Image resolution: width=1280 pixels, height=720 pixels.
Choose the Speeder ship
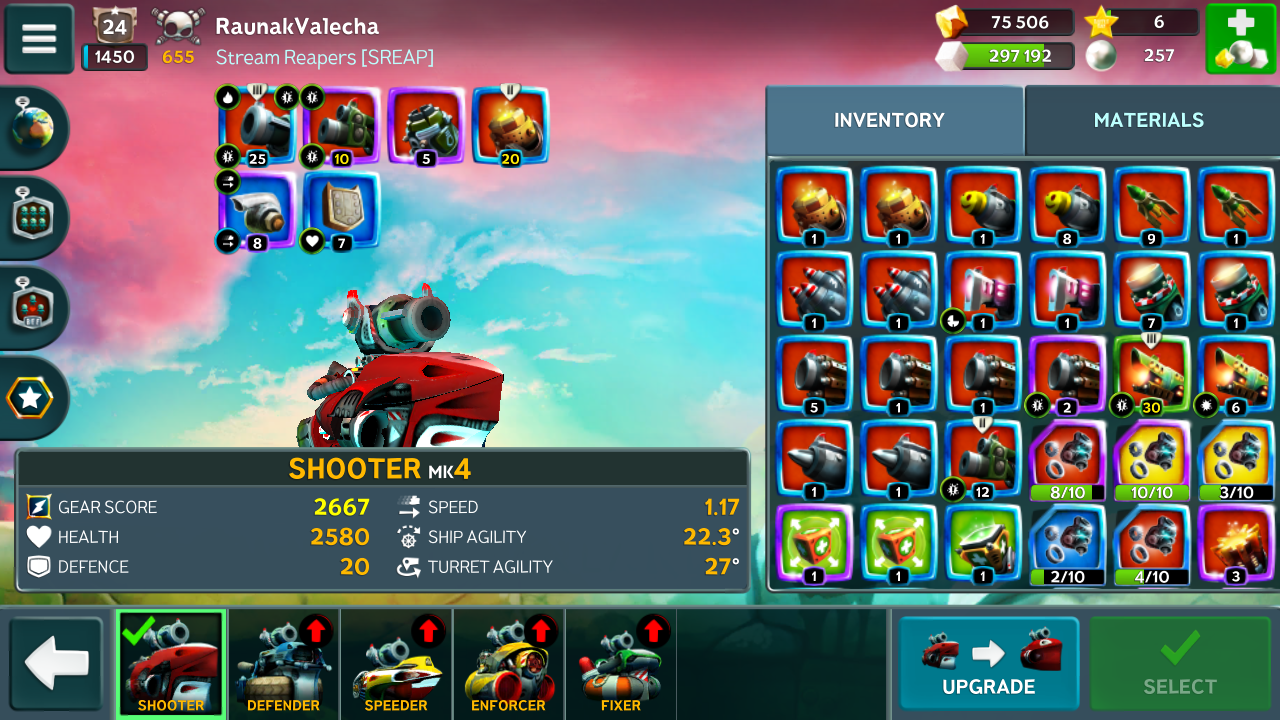coord(396,664)
